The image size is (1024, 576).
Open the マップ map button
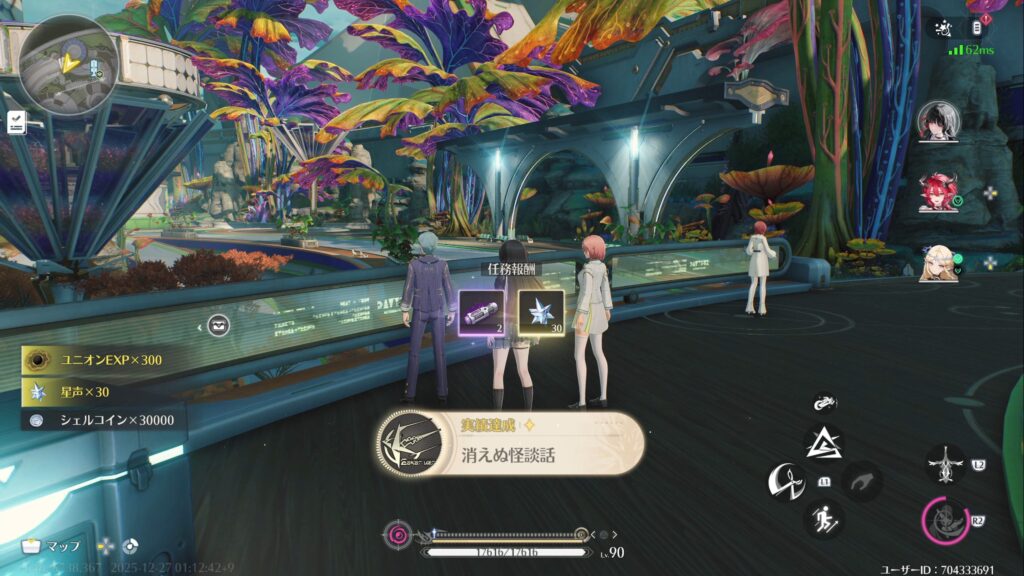[50, 546]
